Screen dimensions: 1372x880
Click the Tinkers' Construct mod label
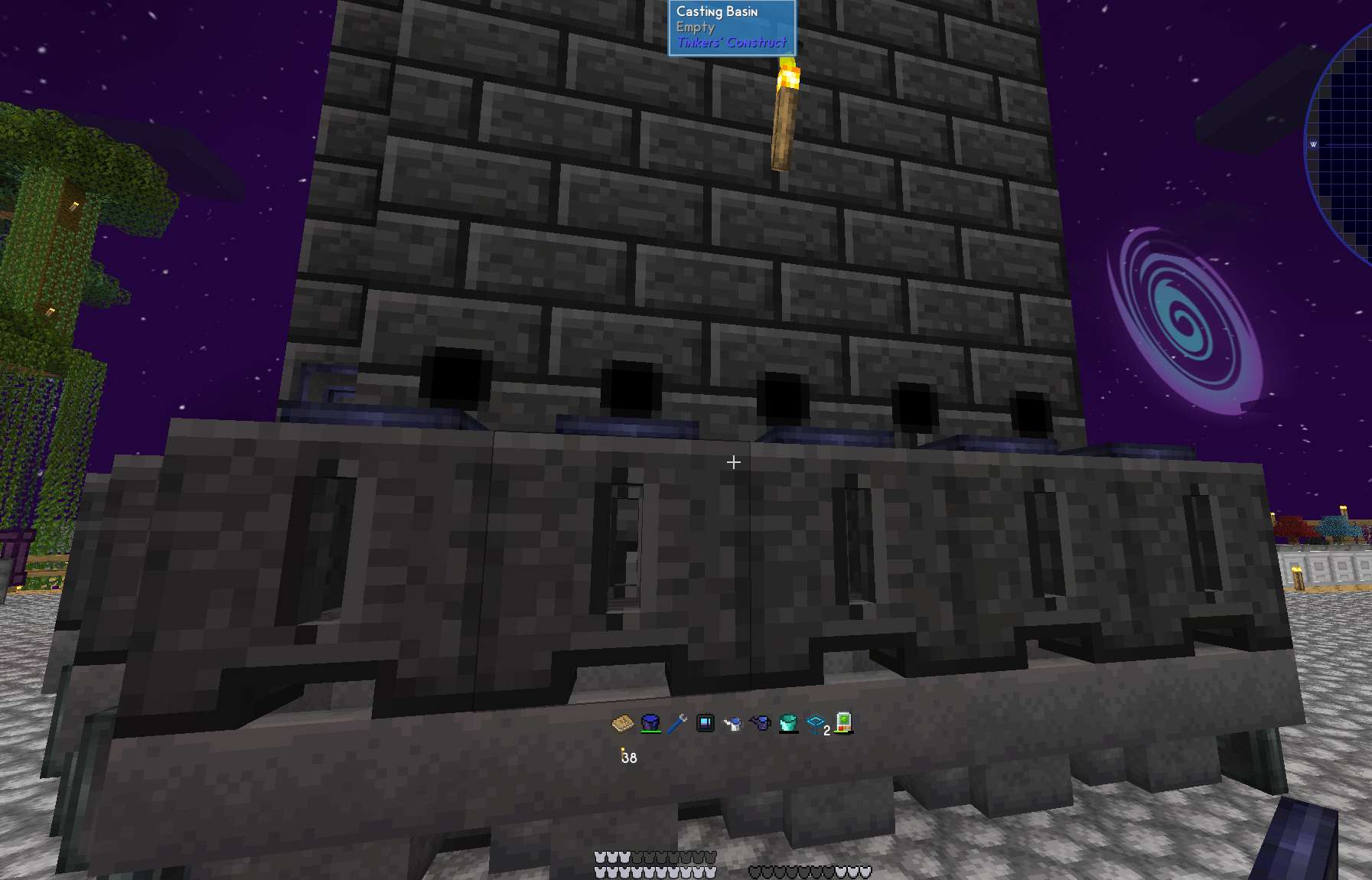coord(731,43)
